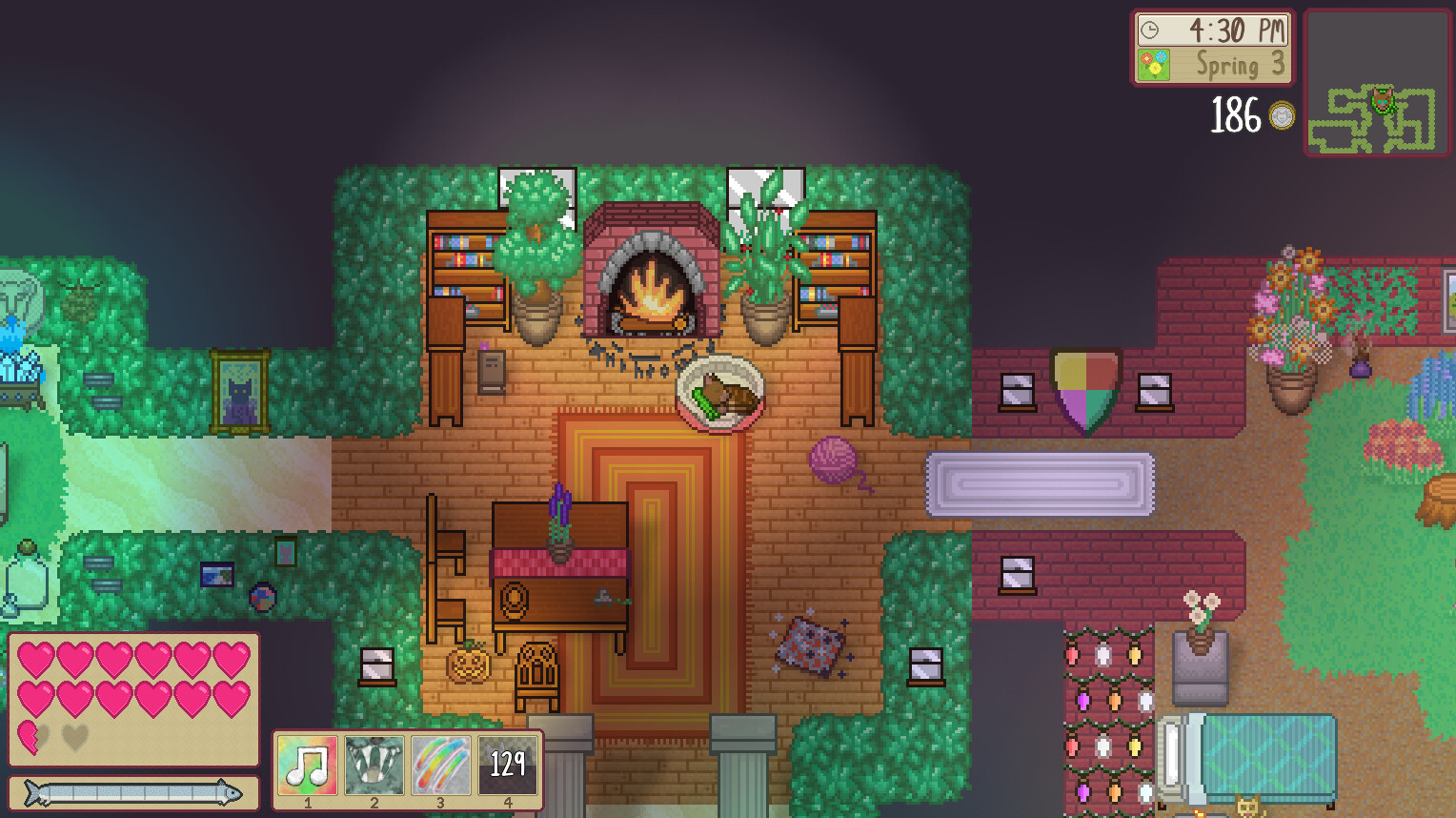The height and width of the screenshot is (818, 1456).
Task: Select the stack of 129 items in slot 4
Action: (508, 765)
